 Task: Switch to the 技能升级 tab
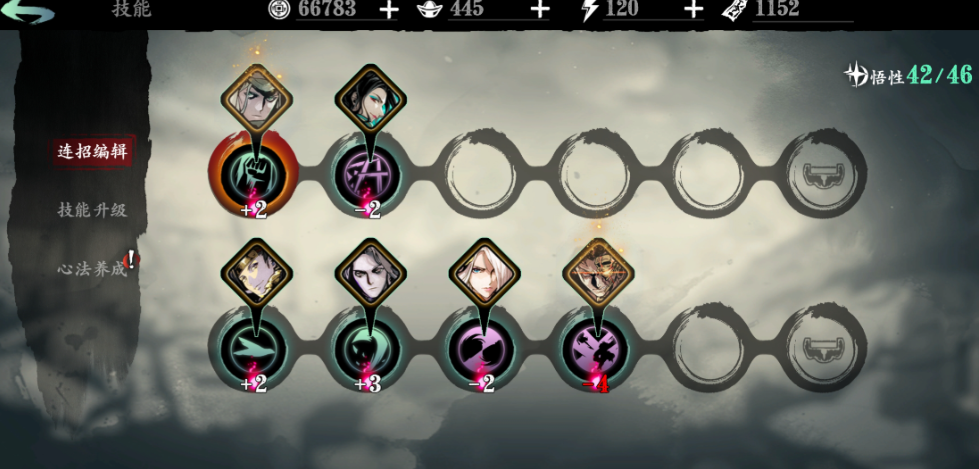93,210
